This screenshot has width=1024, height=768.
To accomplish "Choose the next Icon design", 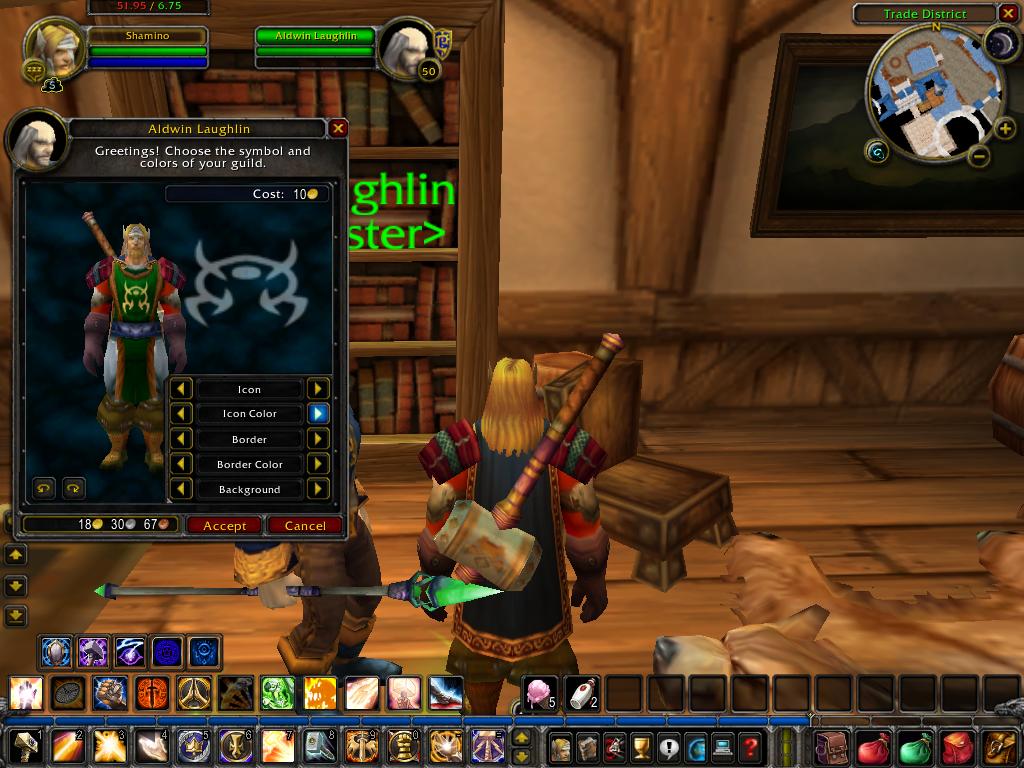I will coord(318,389).
